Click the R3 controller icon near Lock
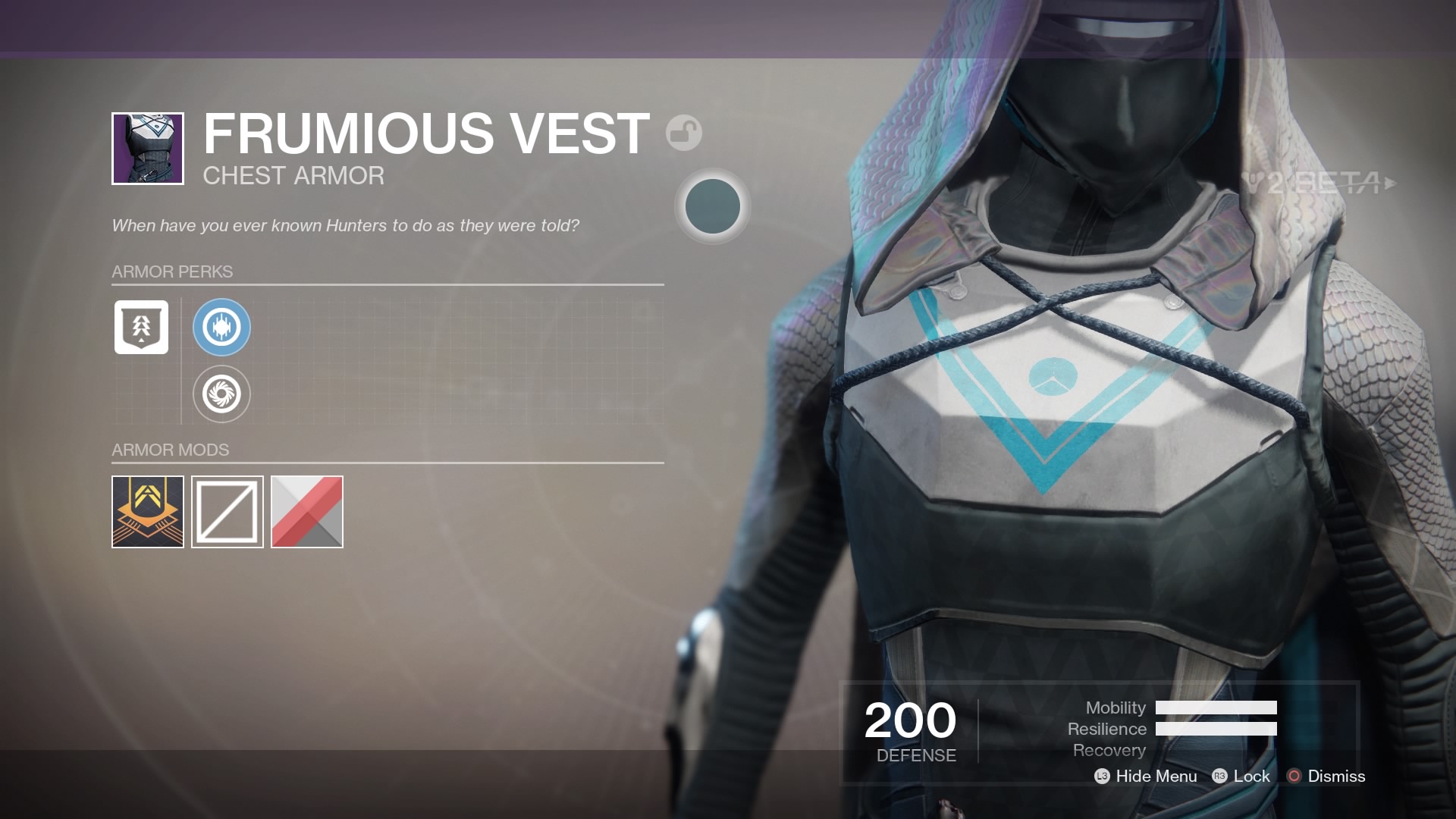 coord(1219,776)
